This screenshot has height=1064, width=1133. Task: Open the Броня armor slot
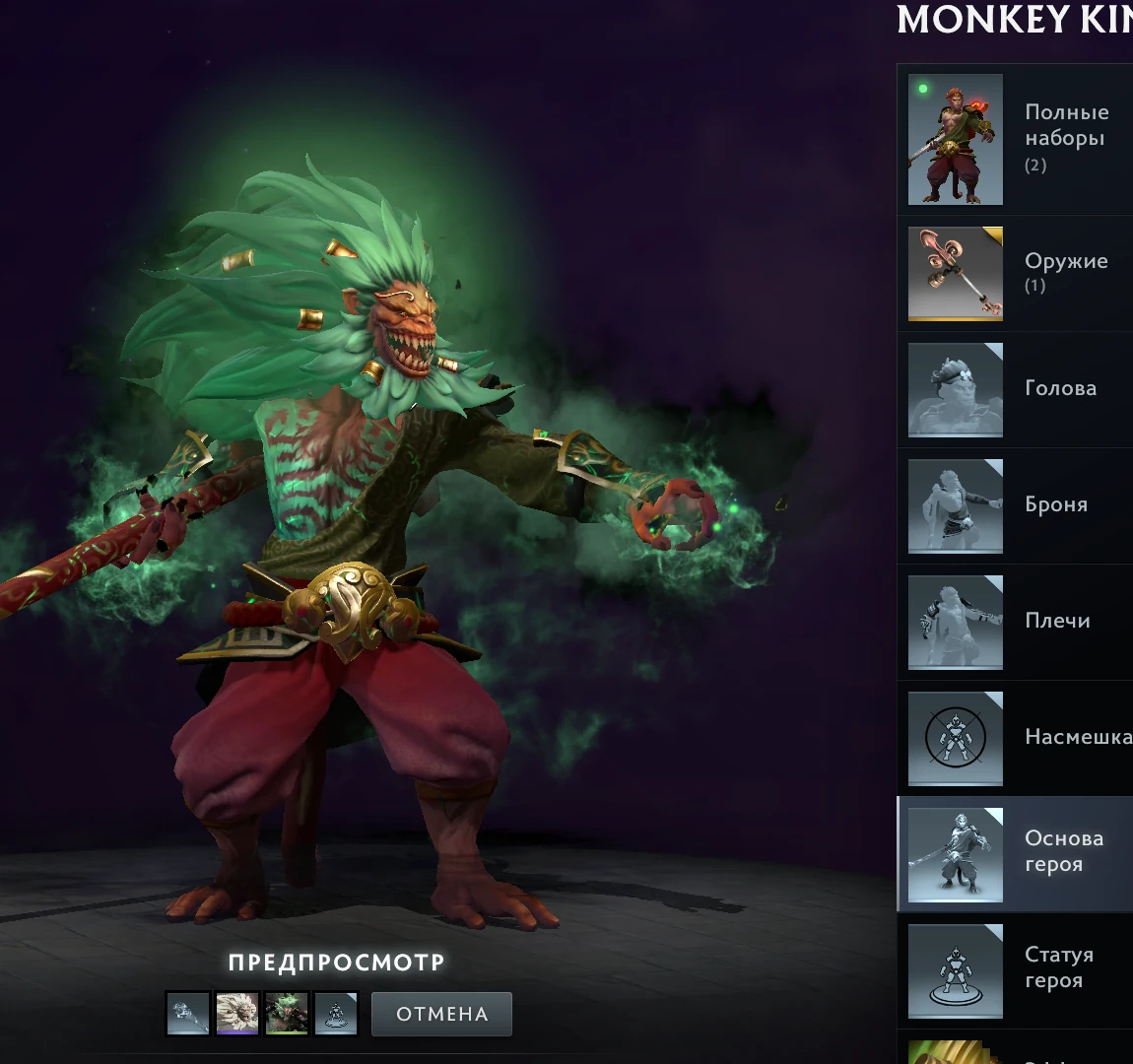pyautogui.click(x=1015, y=505)
